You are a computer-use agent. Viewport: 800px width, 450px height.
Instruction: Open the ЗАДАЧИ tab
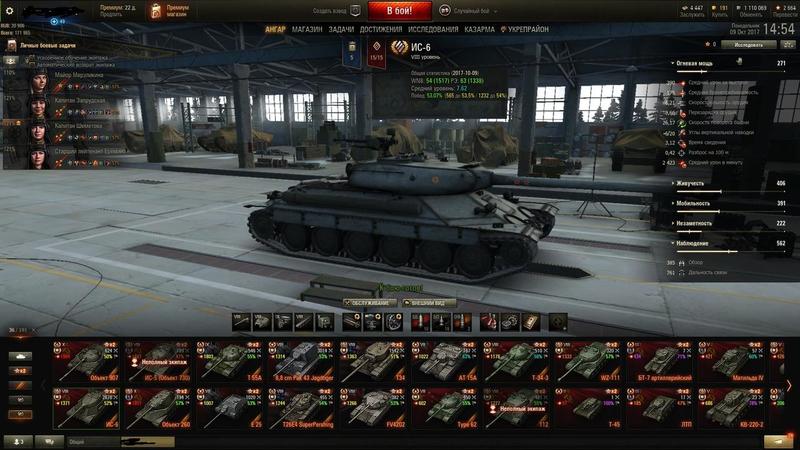pos(340,30)
